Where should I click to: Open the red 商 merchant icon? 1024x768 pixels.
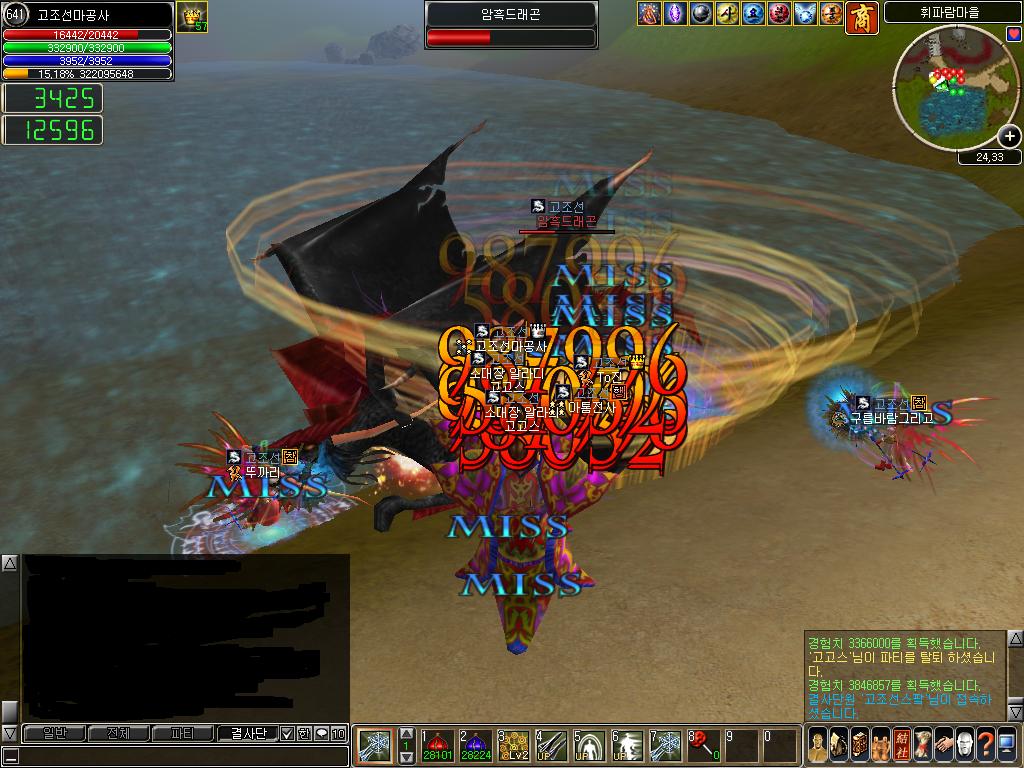[x=862, y=17]
